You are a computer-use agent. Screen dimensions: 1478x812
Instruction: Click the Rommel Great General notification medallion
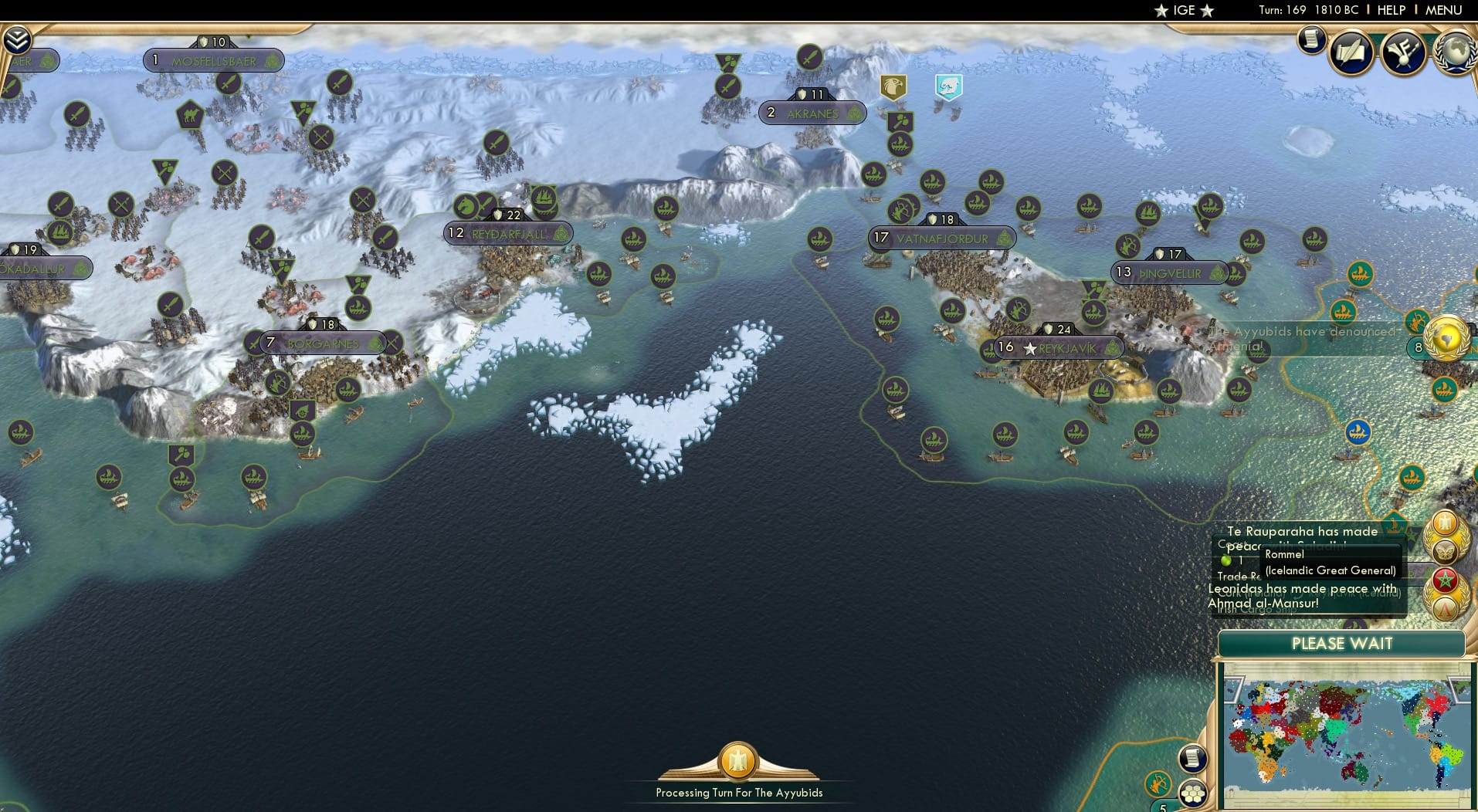tap(1446, 551)
